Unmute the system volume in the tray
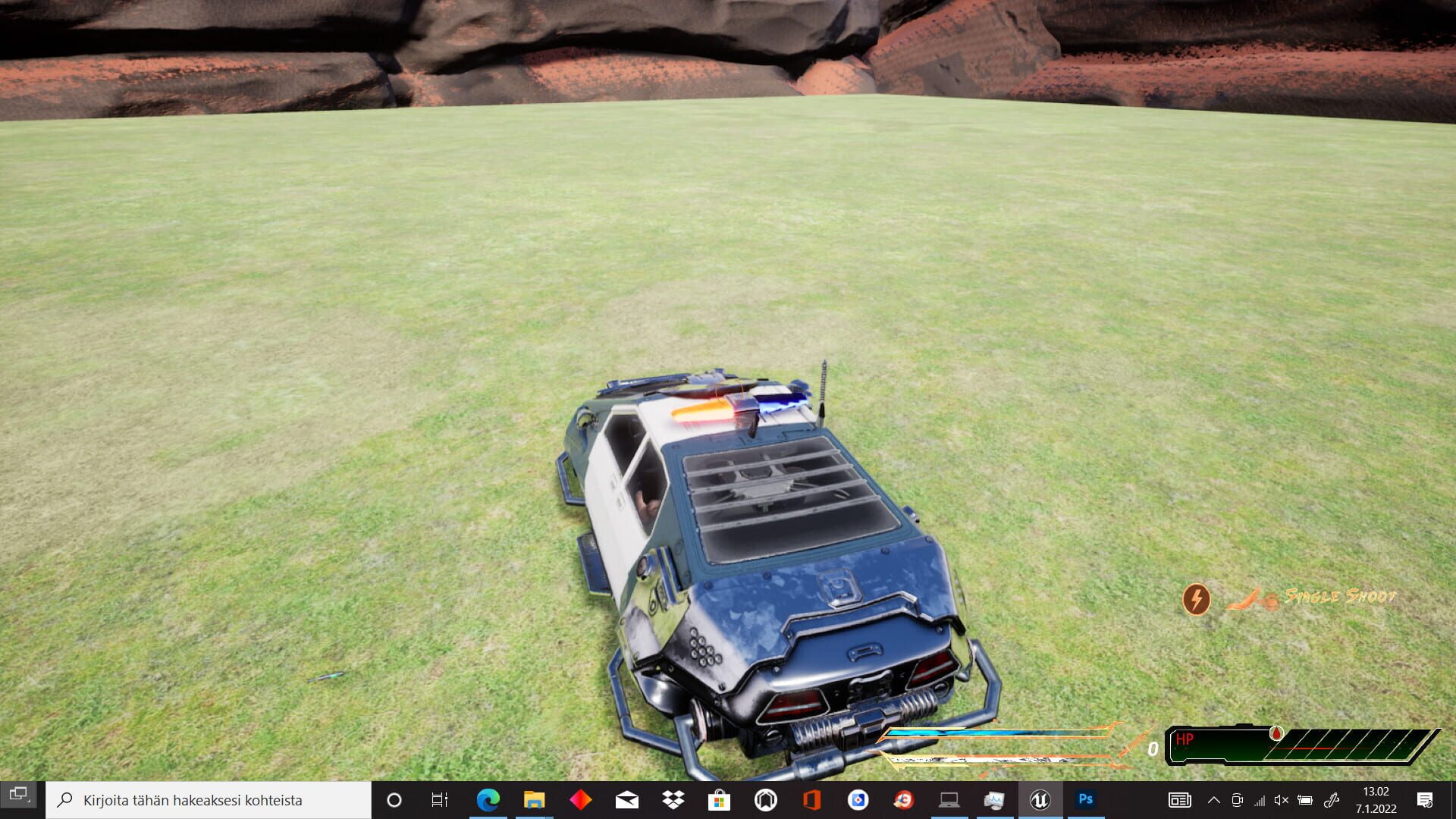1456x819 pixels. click(1282, 800)
